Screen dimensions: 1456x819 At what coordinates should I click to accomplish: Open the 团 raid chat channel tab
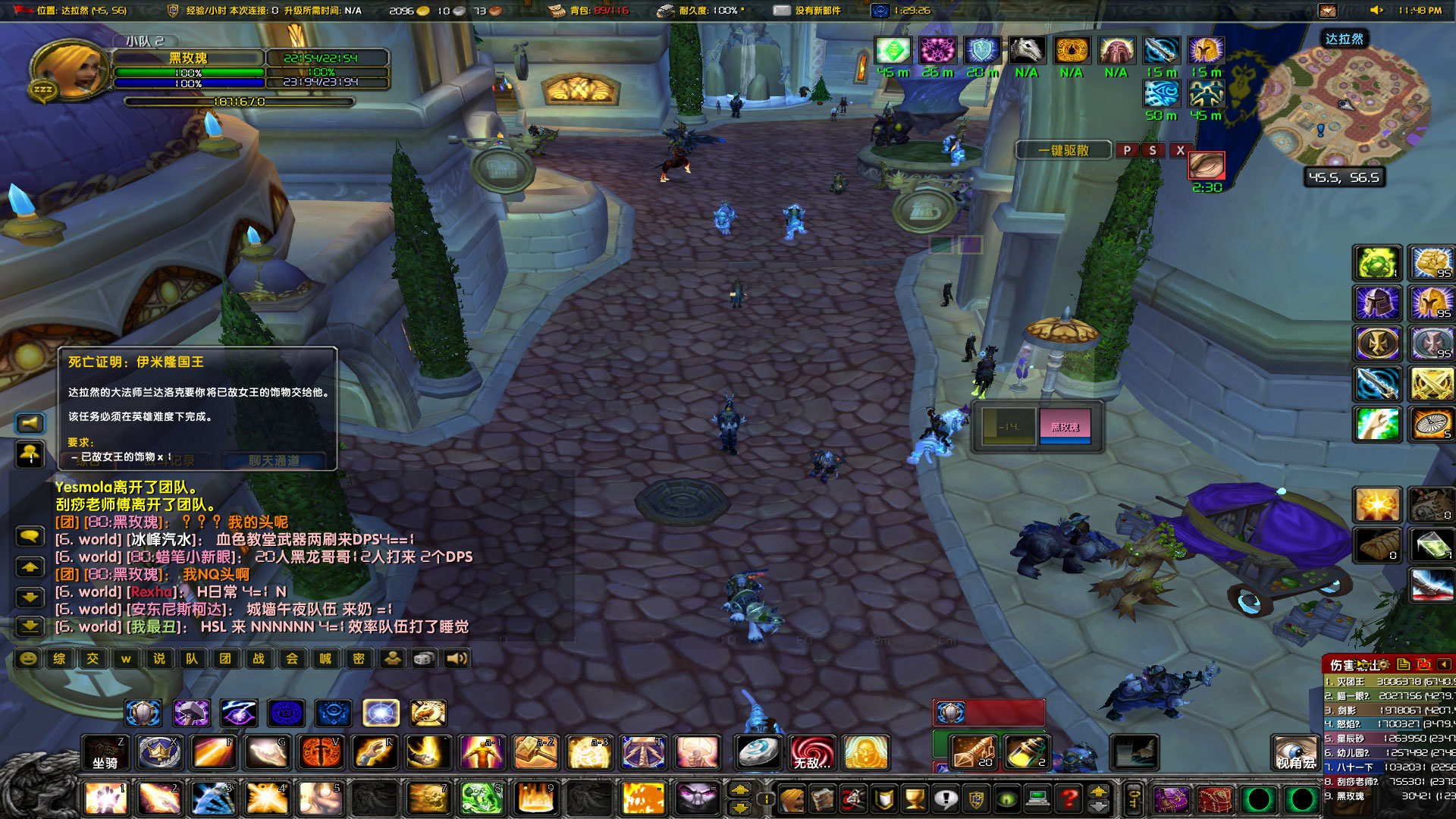click(225, 659)
